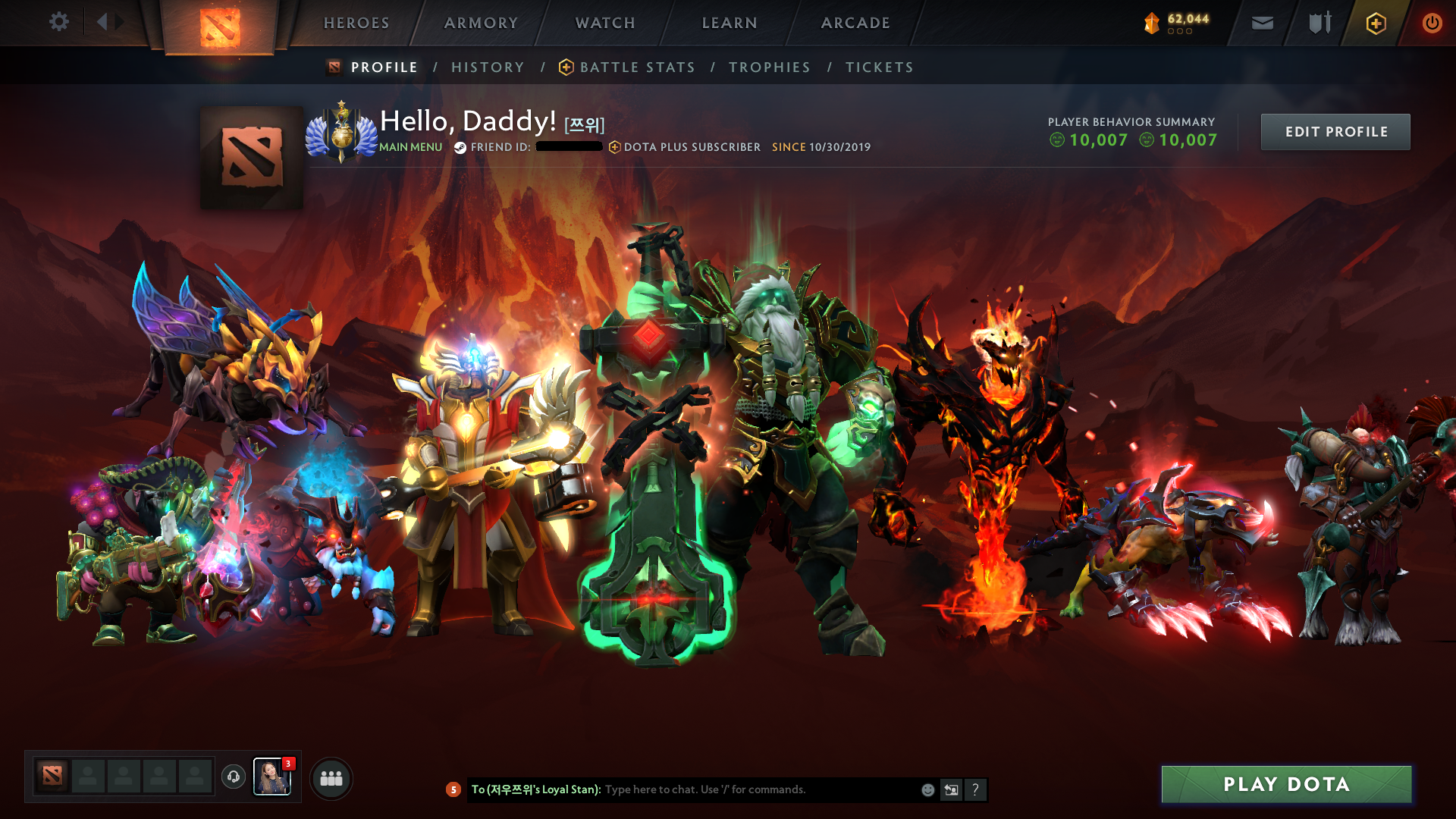The width and height of the screenshot is (1456, 819).
Task: Open the settings gear
Action: tap(59, 22)
